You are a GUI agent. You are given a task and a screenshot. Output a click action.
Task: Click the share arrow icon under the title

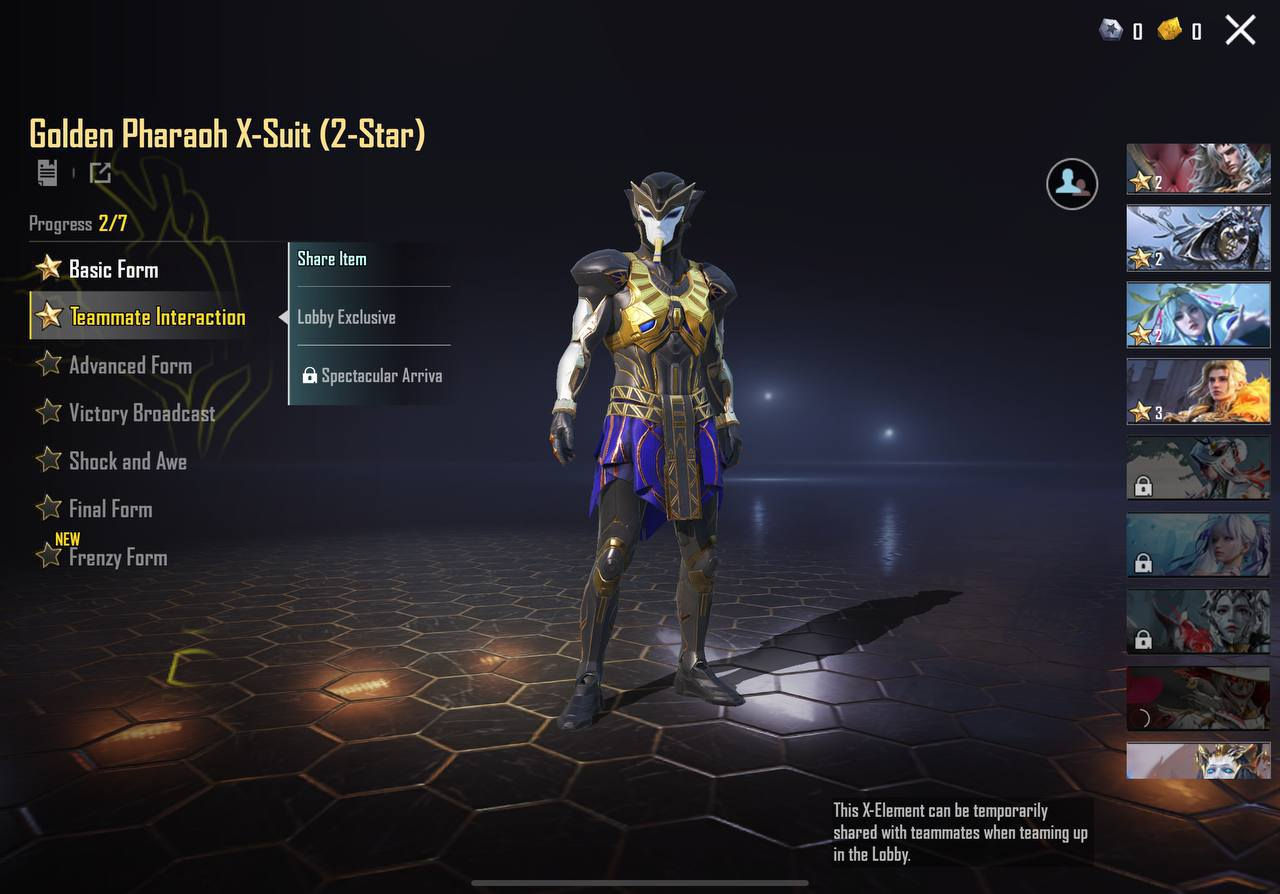[100, 173]
